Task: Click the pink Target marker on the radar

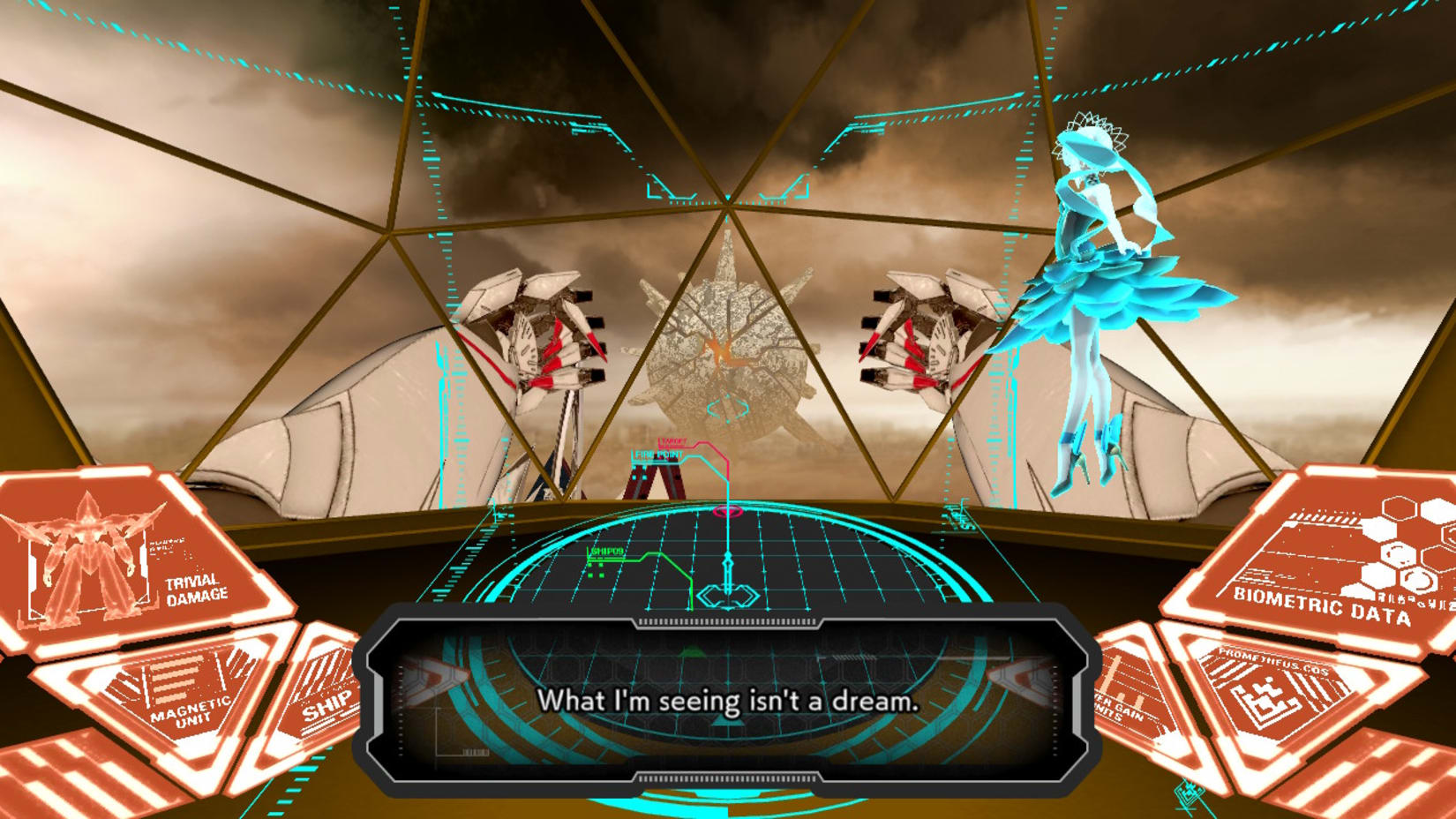Action: tap(727, 511)
